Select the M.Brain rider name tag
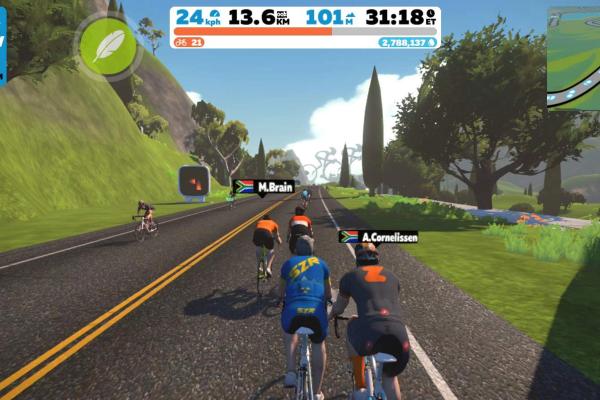 point(264,187)
